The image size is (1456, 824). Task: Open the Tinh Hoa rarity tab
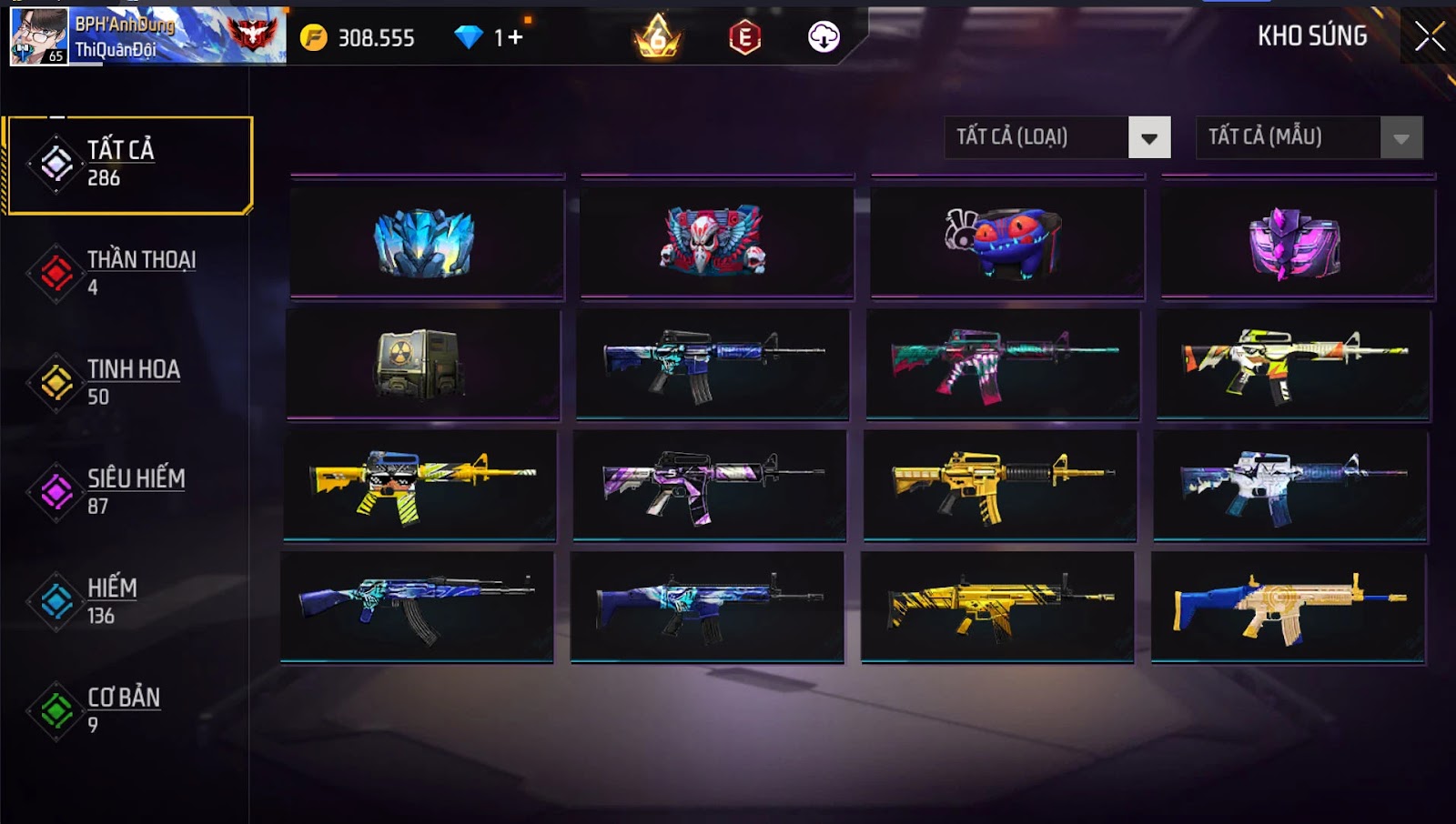127,382
